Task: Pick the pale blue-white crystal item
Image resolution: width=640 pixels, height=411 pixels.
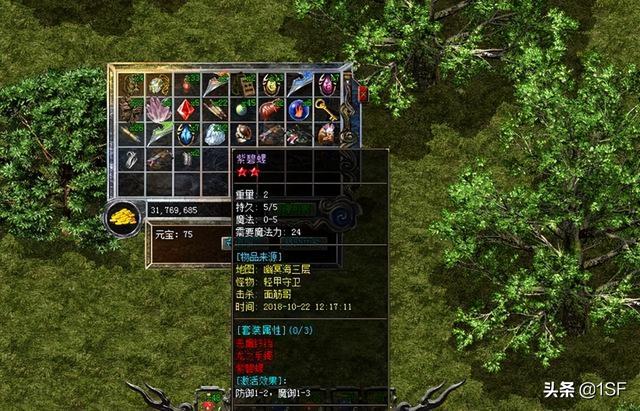Action: (215, 133)
